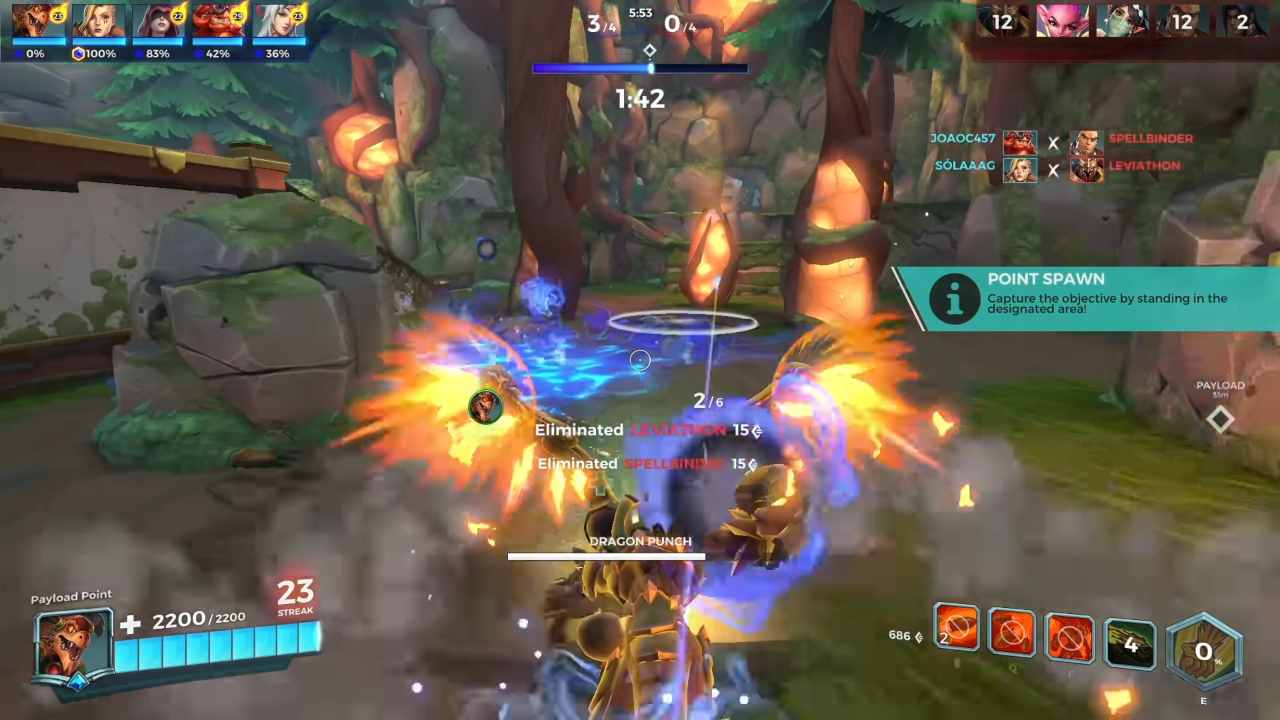
Task: Select the blonde female teammate portrait
Action: (x=99, y=22)
